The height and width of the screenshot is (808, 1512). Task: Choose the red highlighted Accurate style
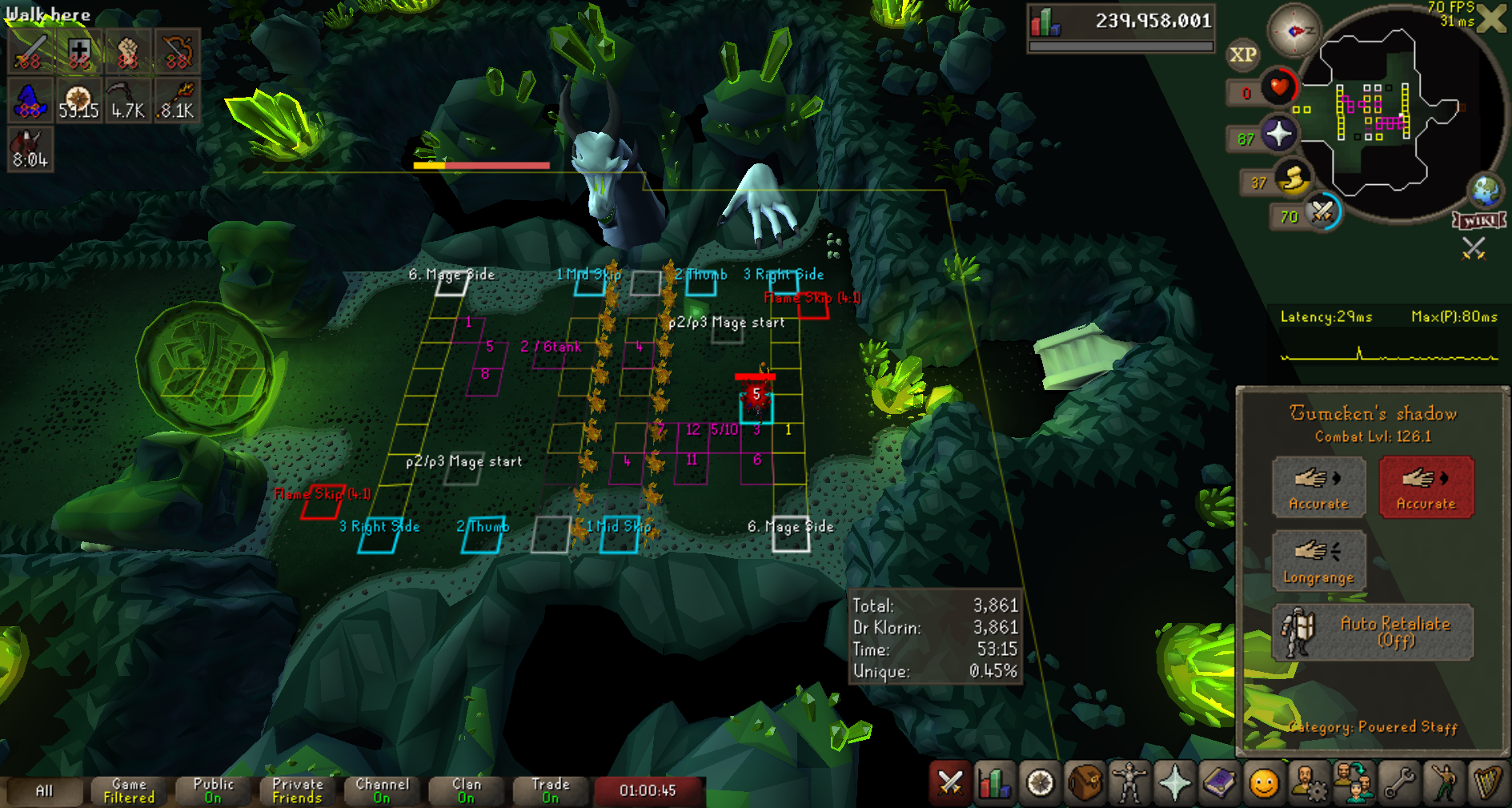tap(1426, 487)
